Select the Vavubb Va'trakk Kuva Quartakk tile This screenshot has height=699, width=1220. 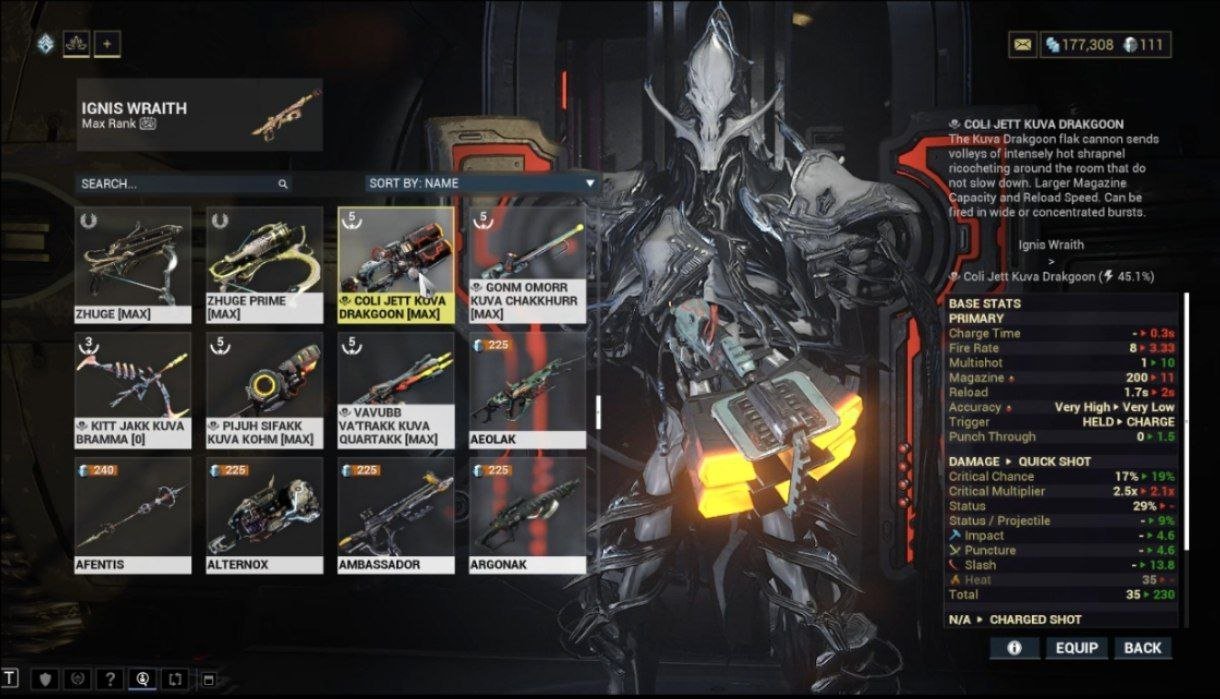pyautogui.click(x=396, y=390)
